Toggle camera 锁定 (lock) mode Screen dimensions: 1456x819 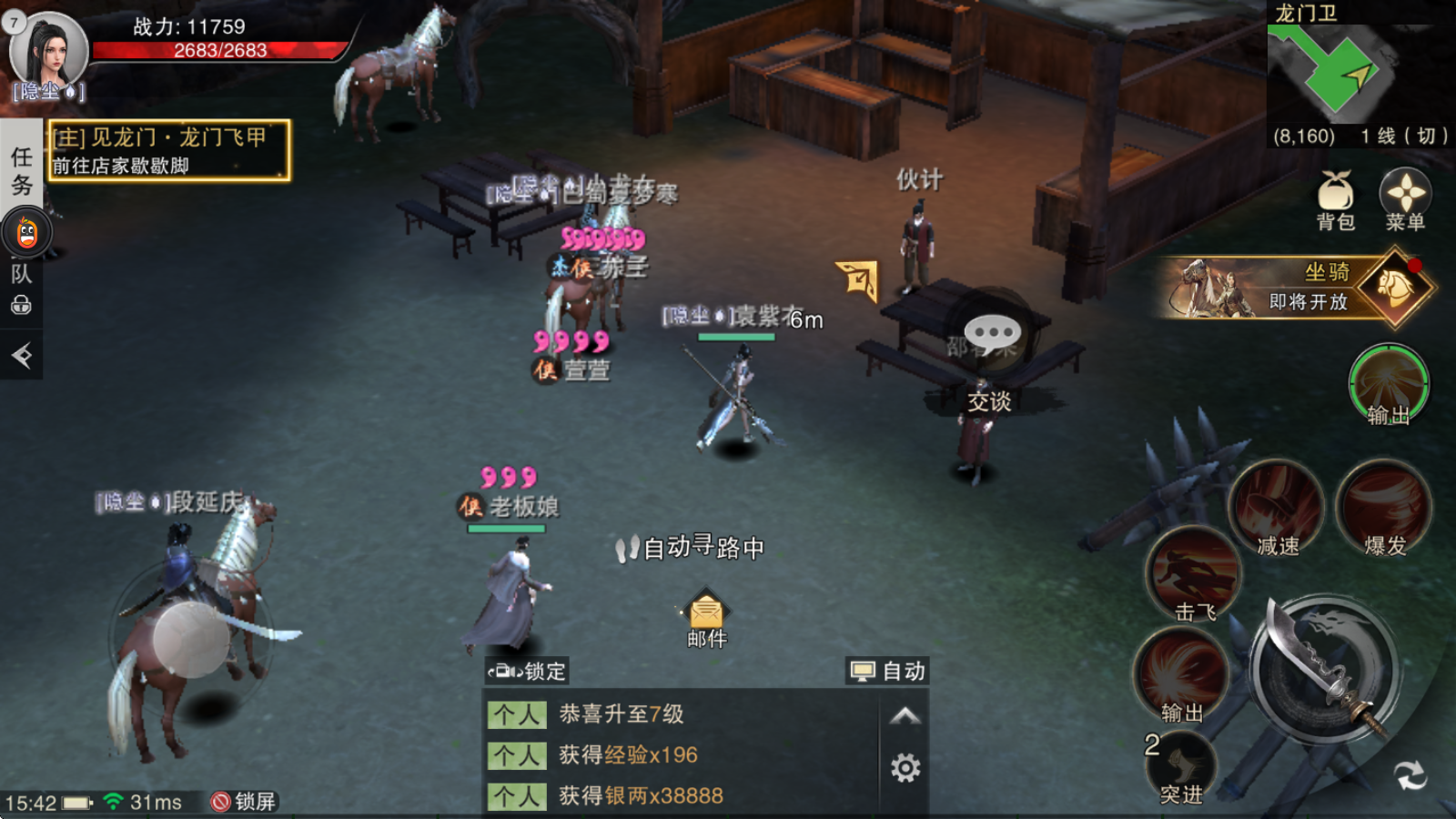(x=526, y=672)
